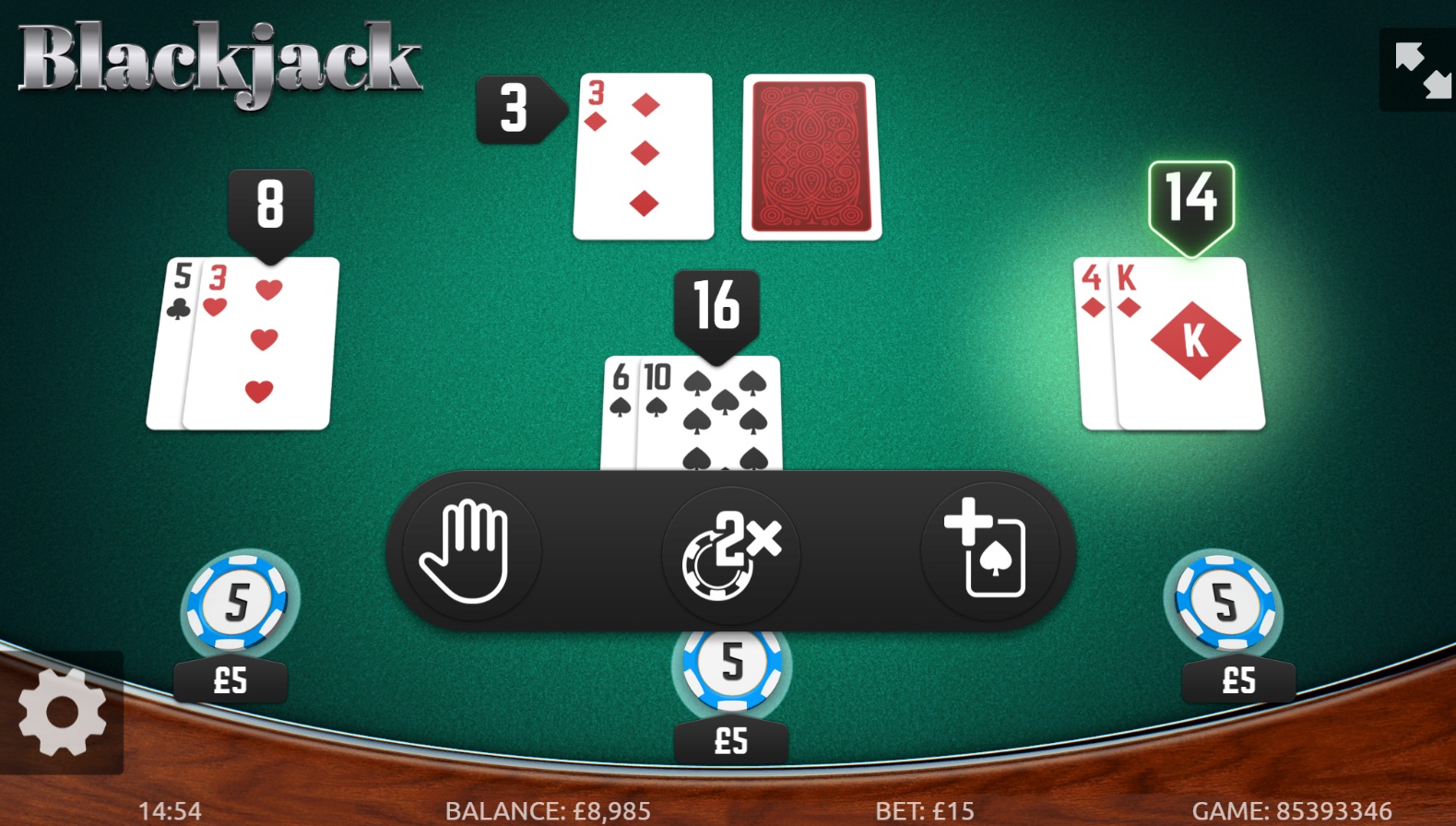Hit using the plus card button
Viewport: 1456px width, 826px height.
(989, 552)
